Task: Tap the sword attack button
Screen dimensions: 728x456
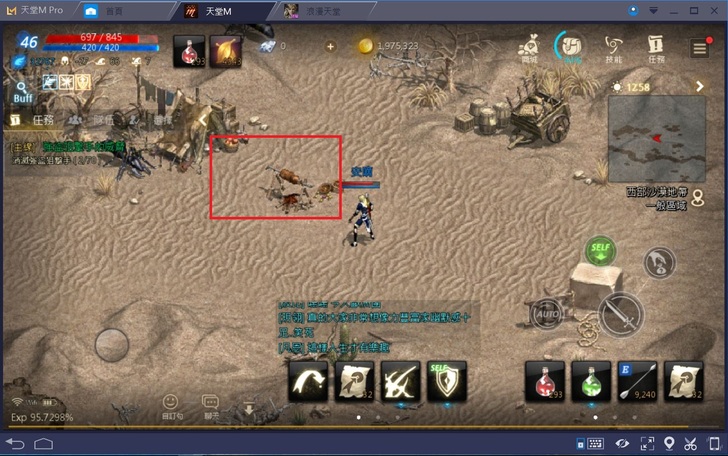Action: tap(620, 315)
